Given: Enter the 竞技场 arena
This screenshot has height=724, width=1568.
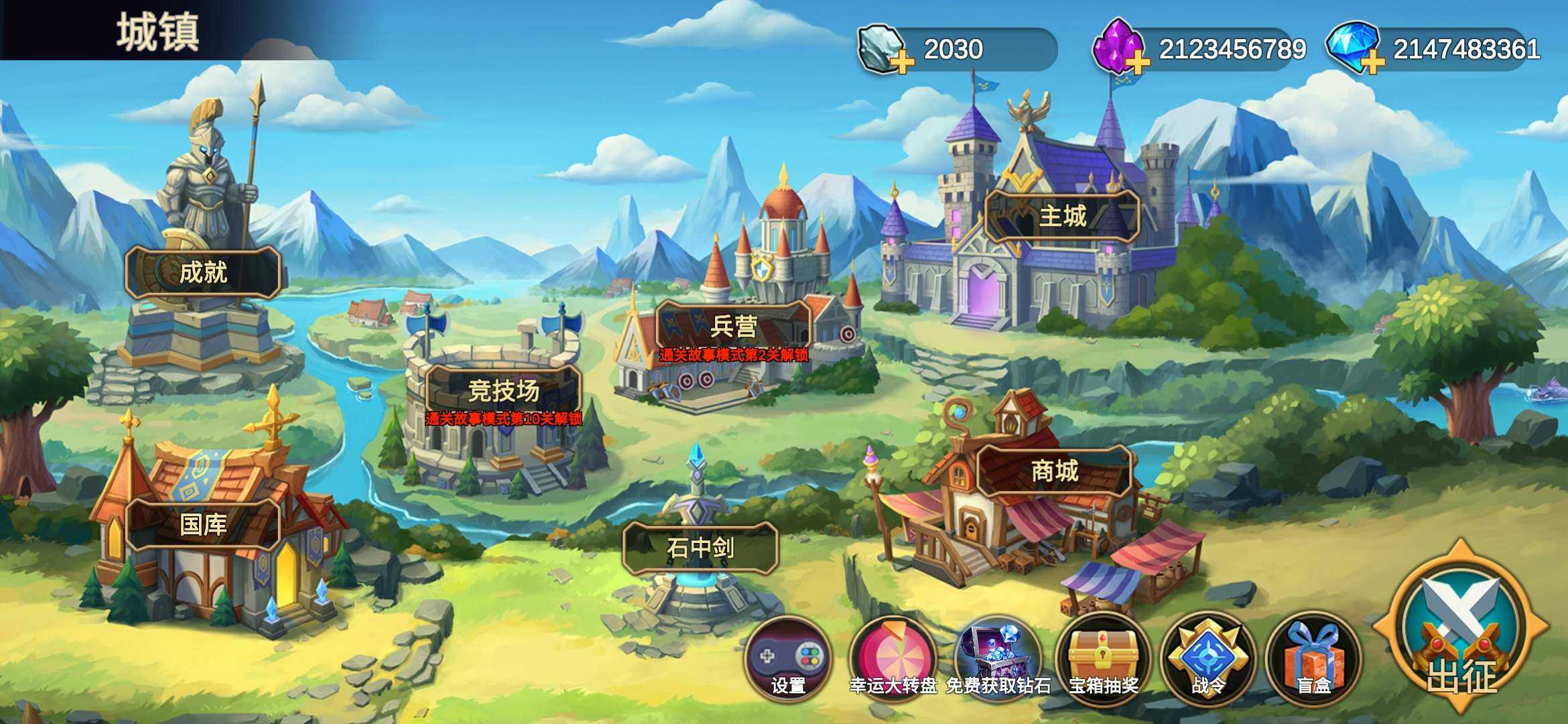Looking at the screenshot, I should pos(503,390).
